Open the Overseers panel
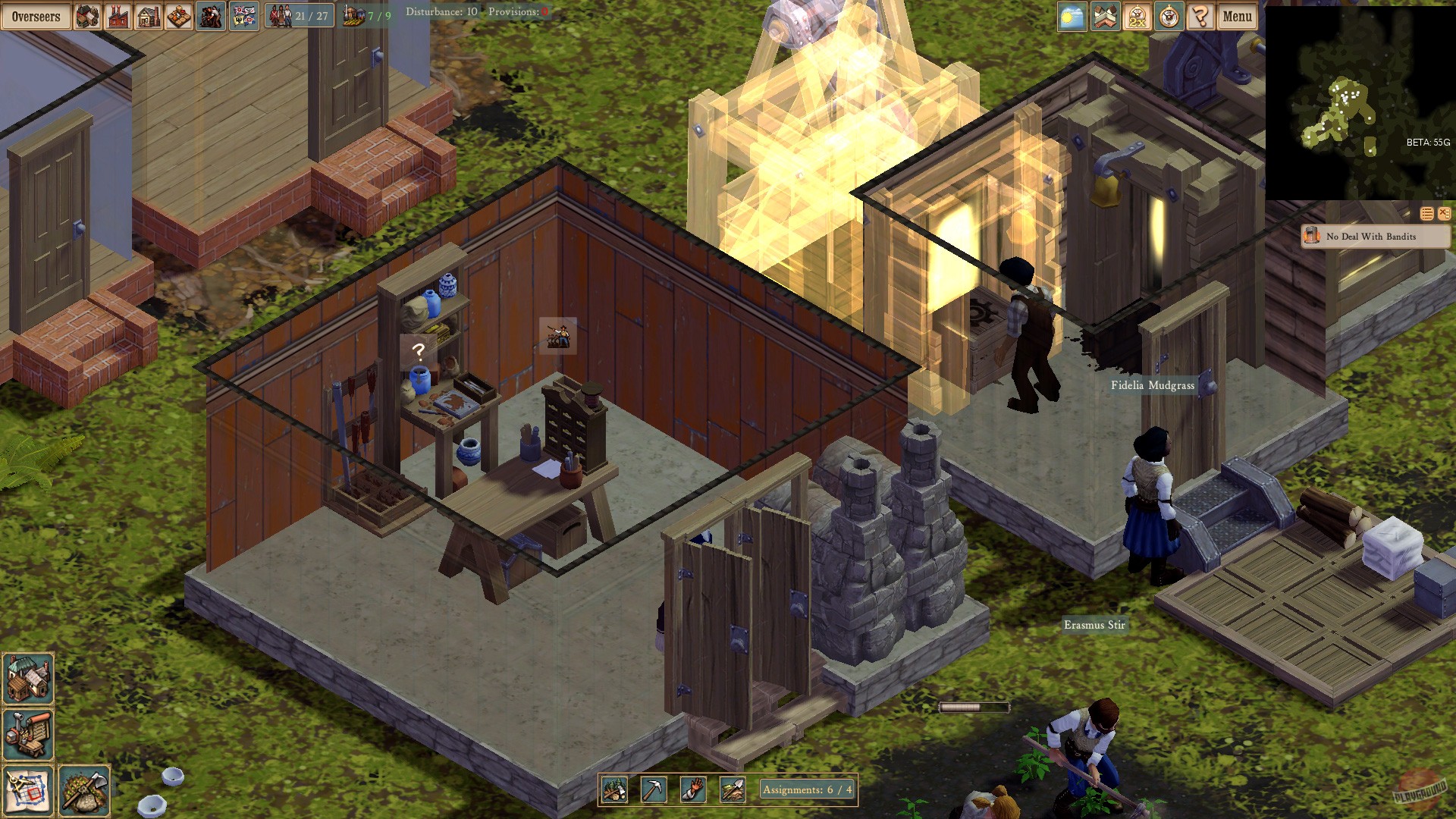 point(34,16)
